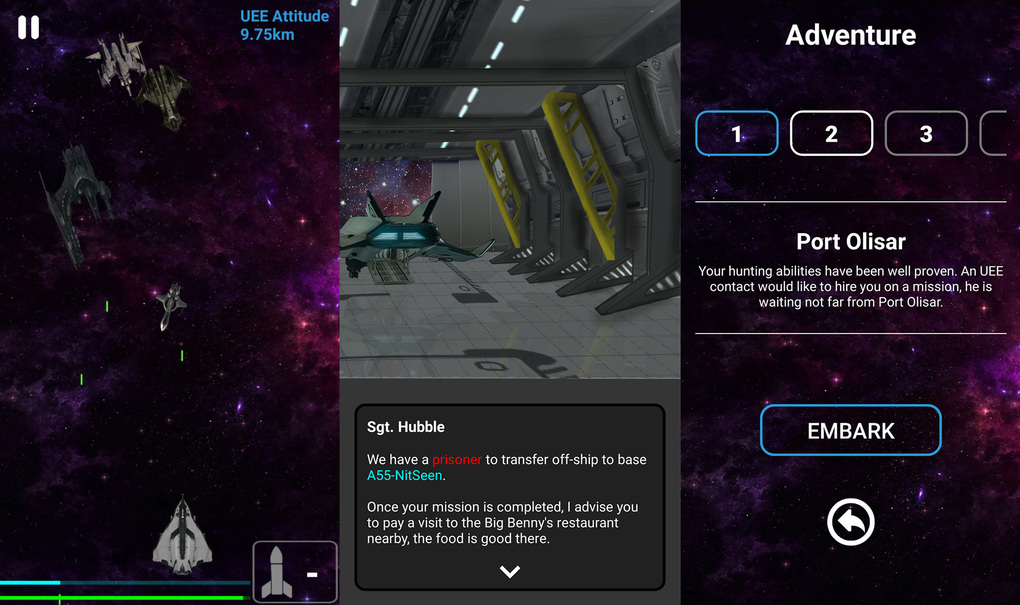1020x605 pixels.
Task: Select adventure level 1
Action: tap(736, 133)
